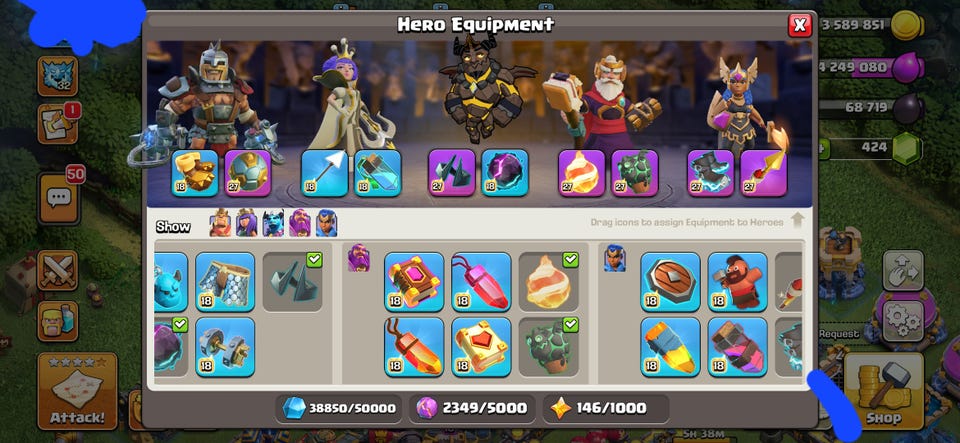Image resolution: width=960 pixels, height=443 pixels.
Task: Select the Royal Champion's spear equipment slot
Action: pos(763,172)
